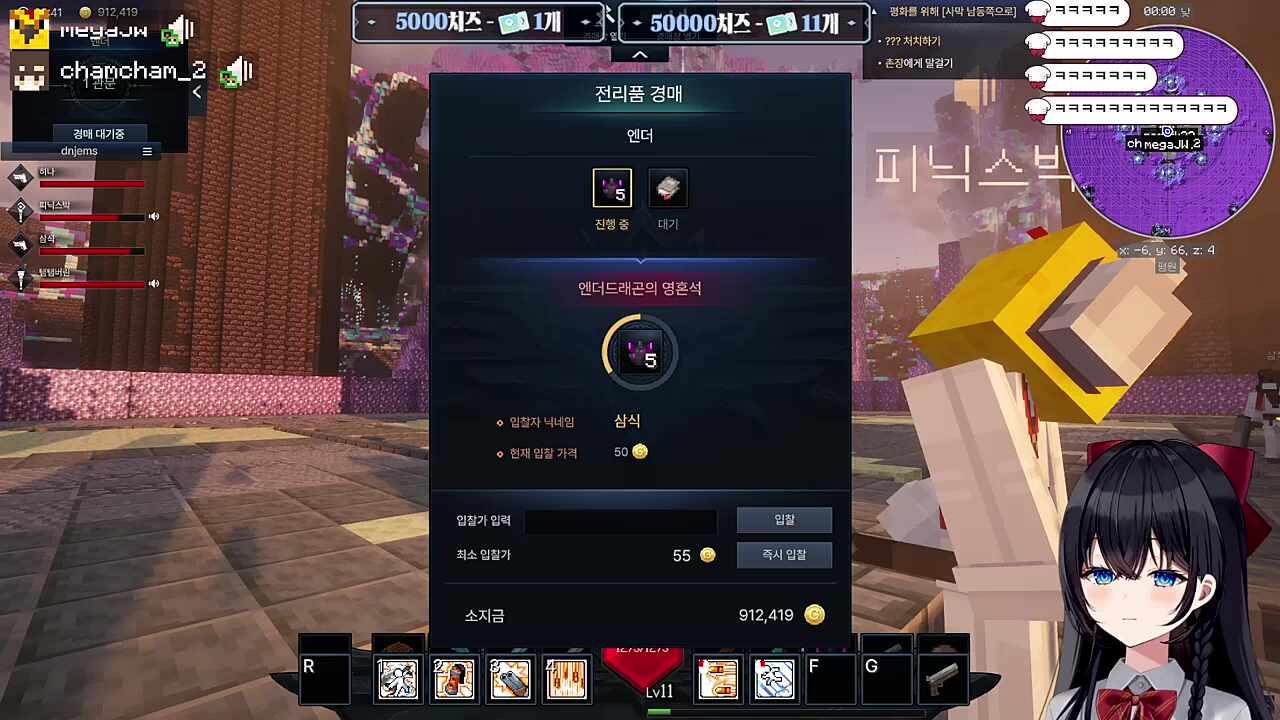
Task: Open the hamburger menu next to dnjems
Action: pos(147,150)
